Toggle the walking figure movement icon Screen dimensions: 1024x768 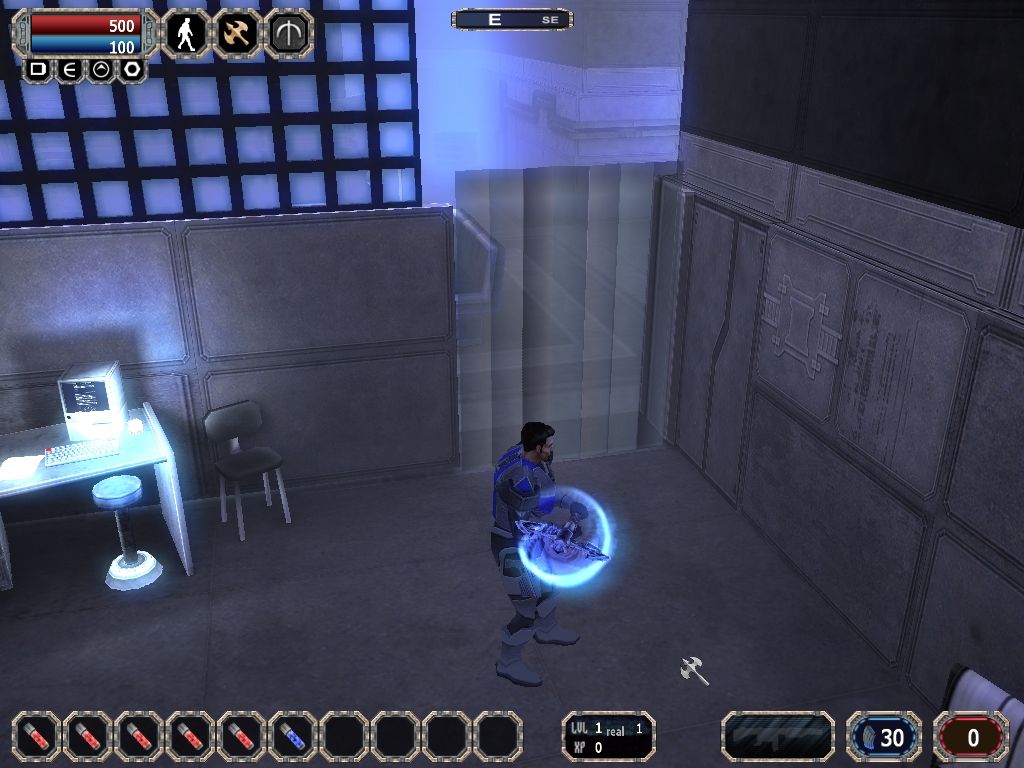tap(186, 34)
